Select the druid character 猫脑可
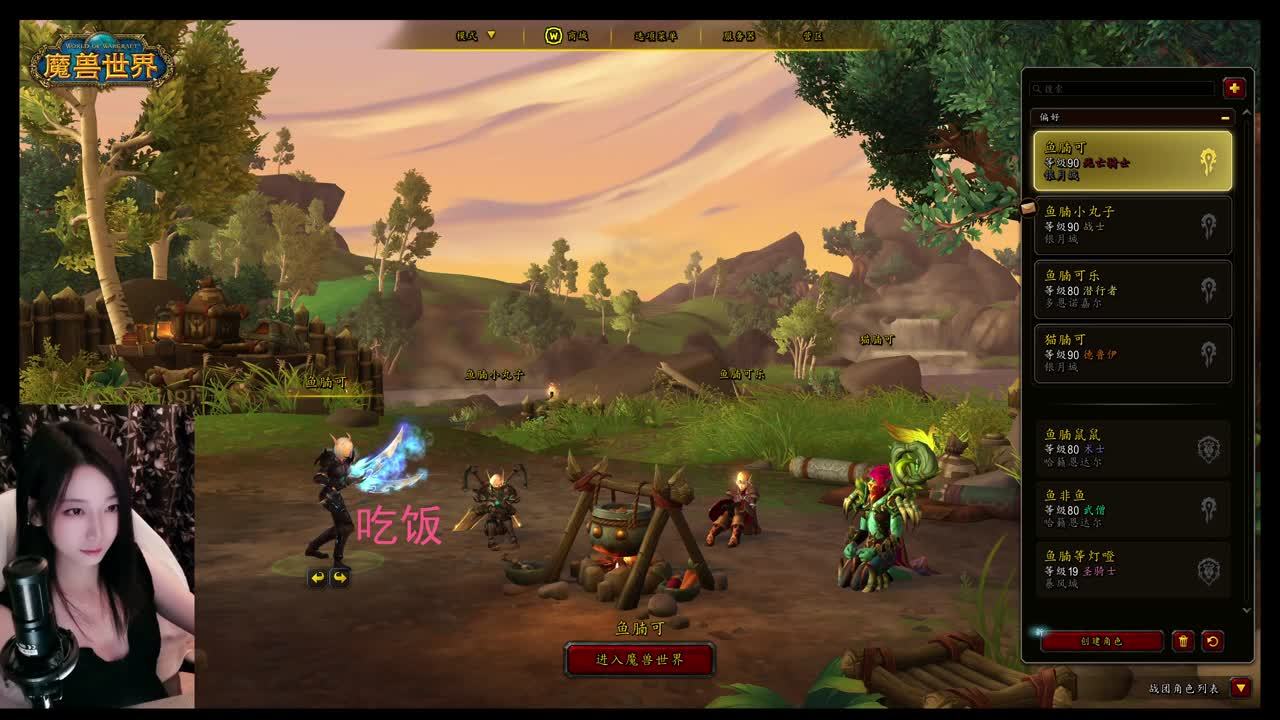This screenshot has height=720, width=1280. [x=1132, y=353]
